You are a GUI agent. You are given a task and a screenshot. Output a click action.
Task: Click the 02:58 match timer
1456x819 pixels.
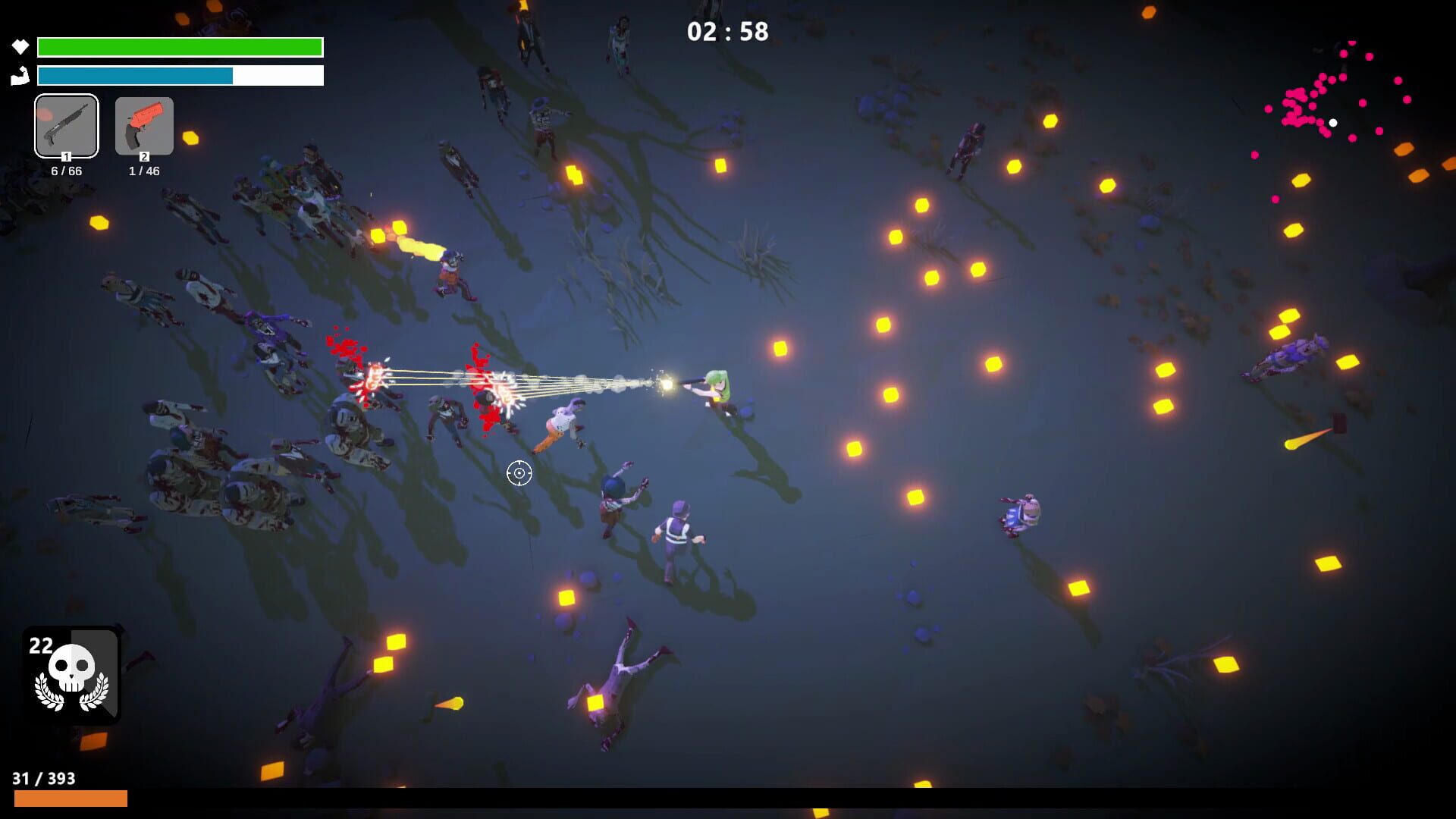click(x=726, y=32)
